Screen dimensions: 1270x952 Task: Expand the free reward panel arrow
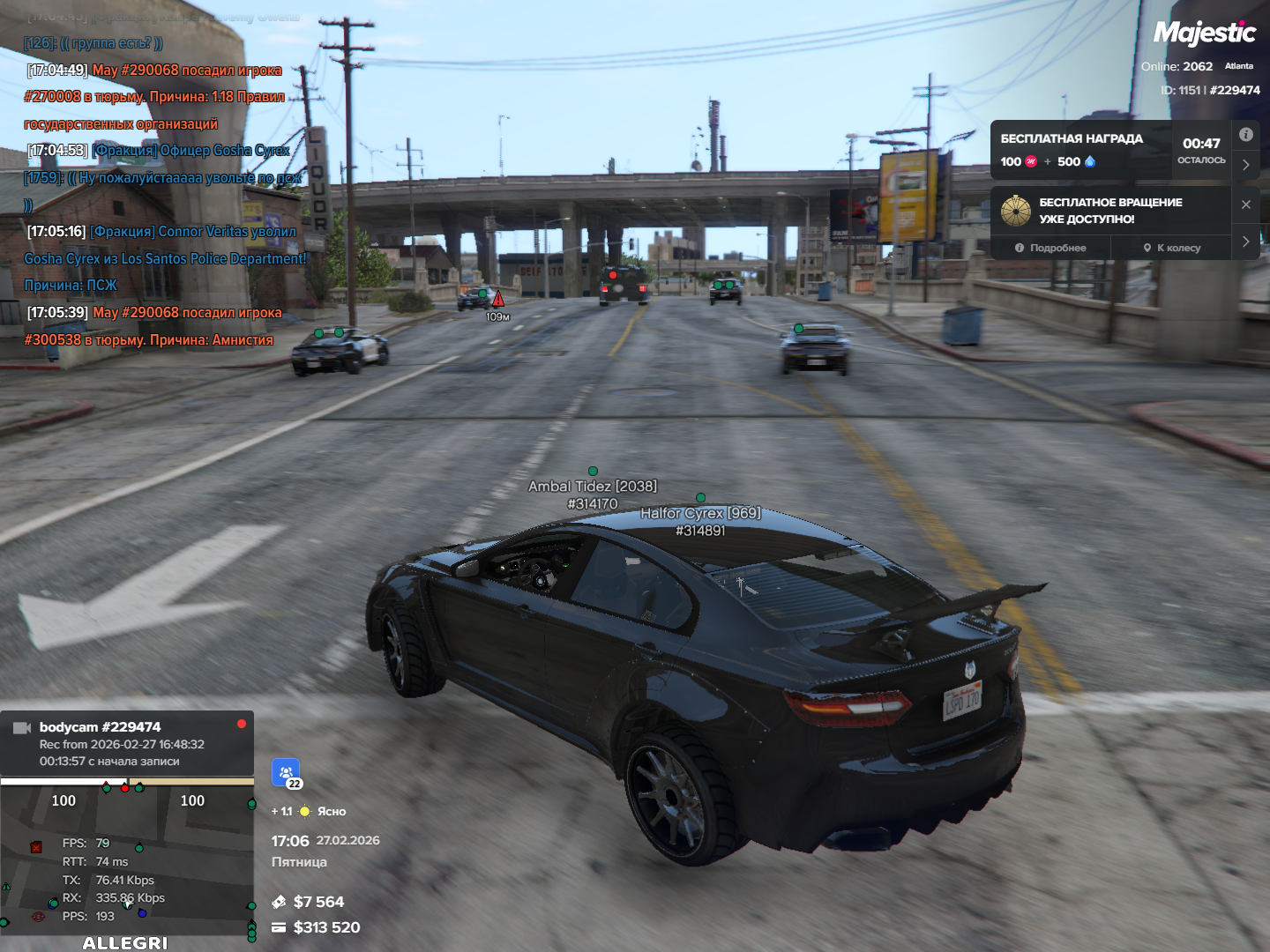click(1245, 165)
